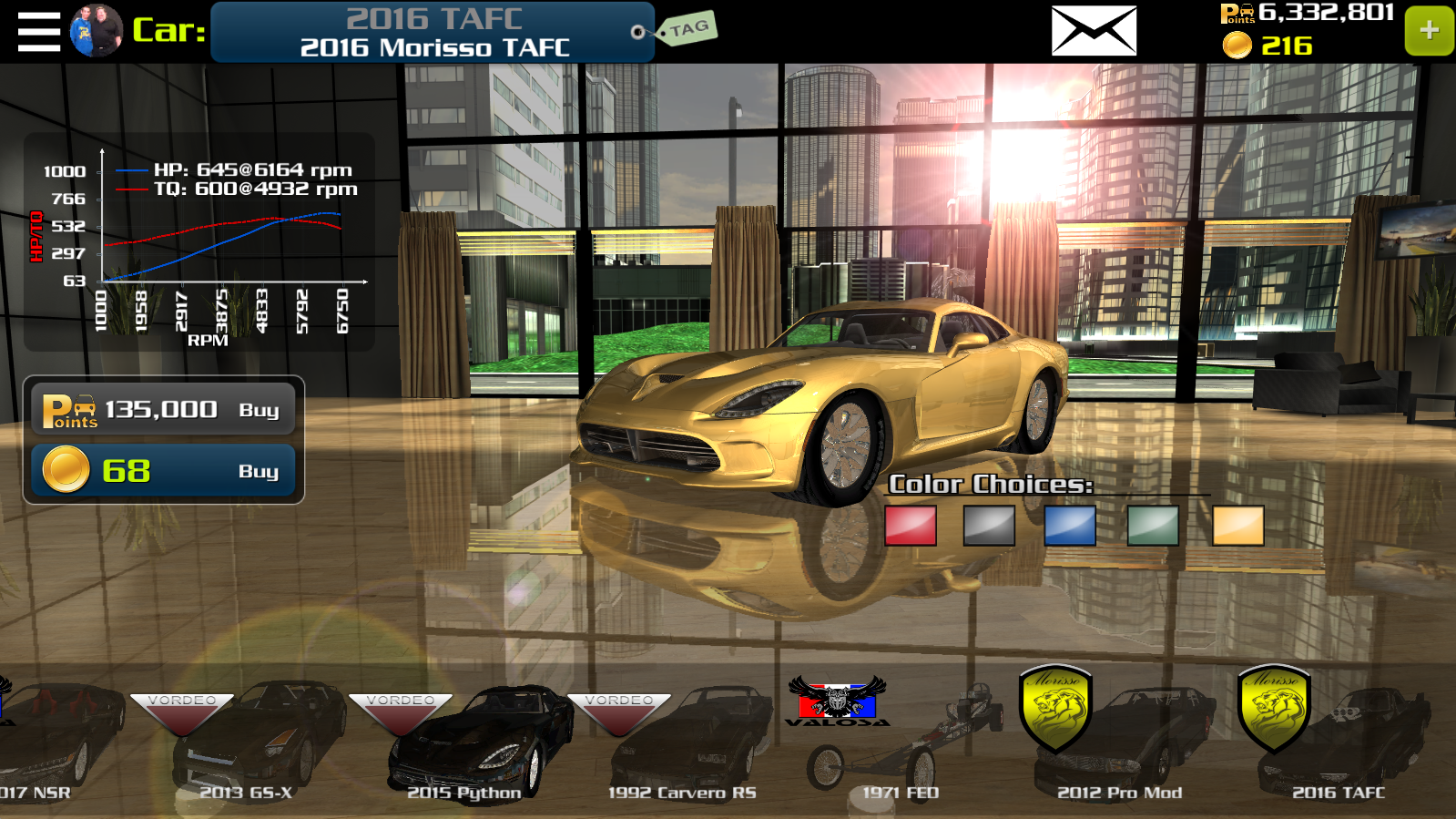Choose the green color swatch
Image resolution: width=1456 pixels, height=819 pixels.
tap(1153, 526)
